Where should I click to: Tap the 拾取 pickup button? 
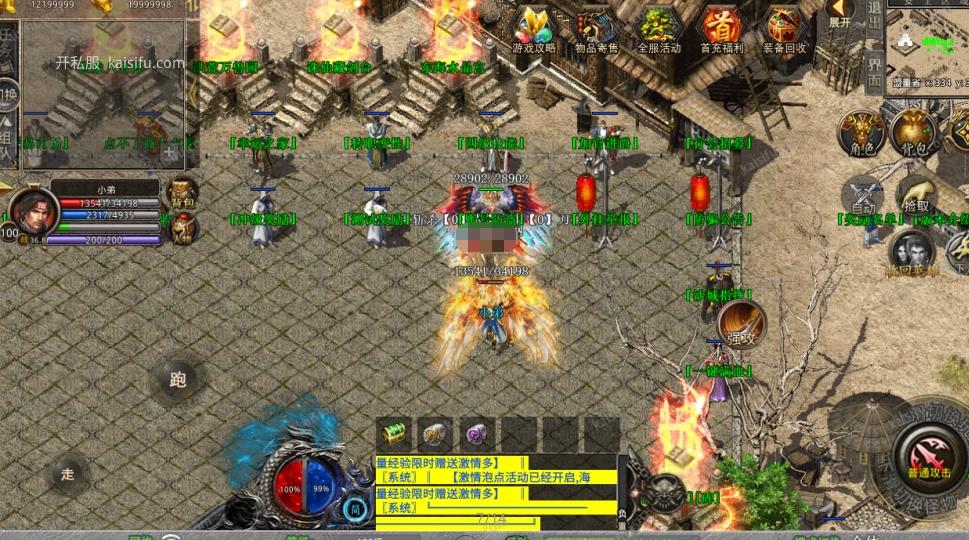click(x=916, y=195)
